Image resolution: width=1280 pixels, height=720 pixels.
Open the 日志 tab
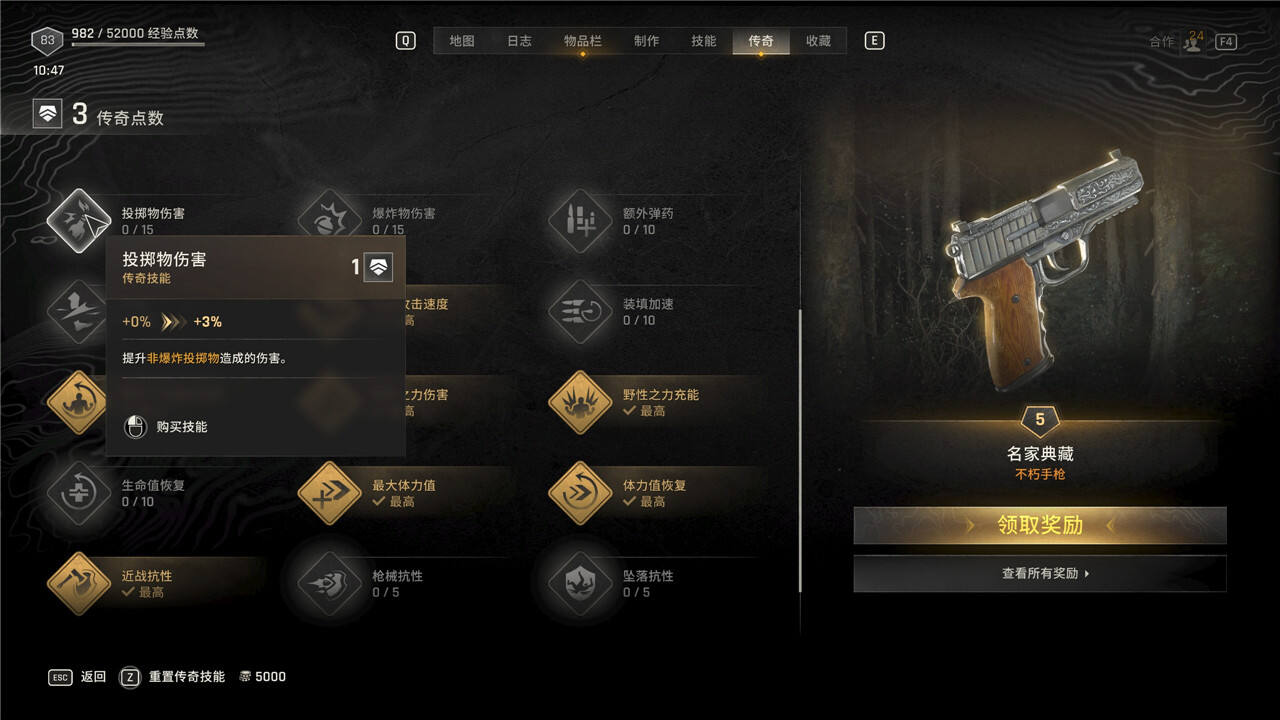tap(519, 41)
